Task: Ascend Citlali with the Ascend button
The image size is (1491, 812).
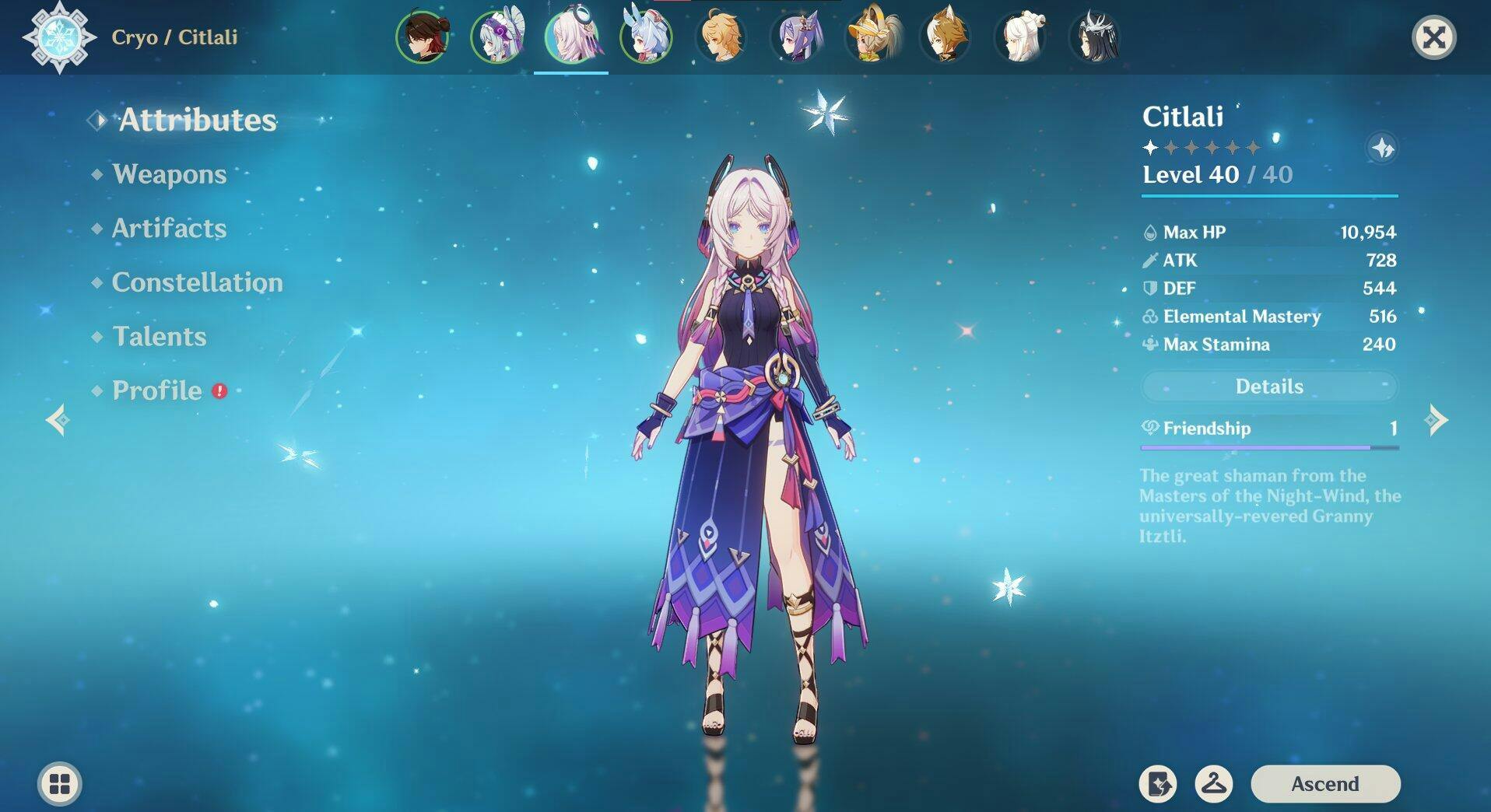Action: (x=1324, y=783)
